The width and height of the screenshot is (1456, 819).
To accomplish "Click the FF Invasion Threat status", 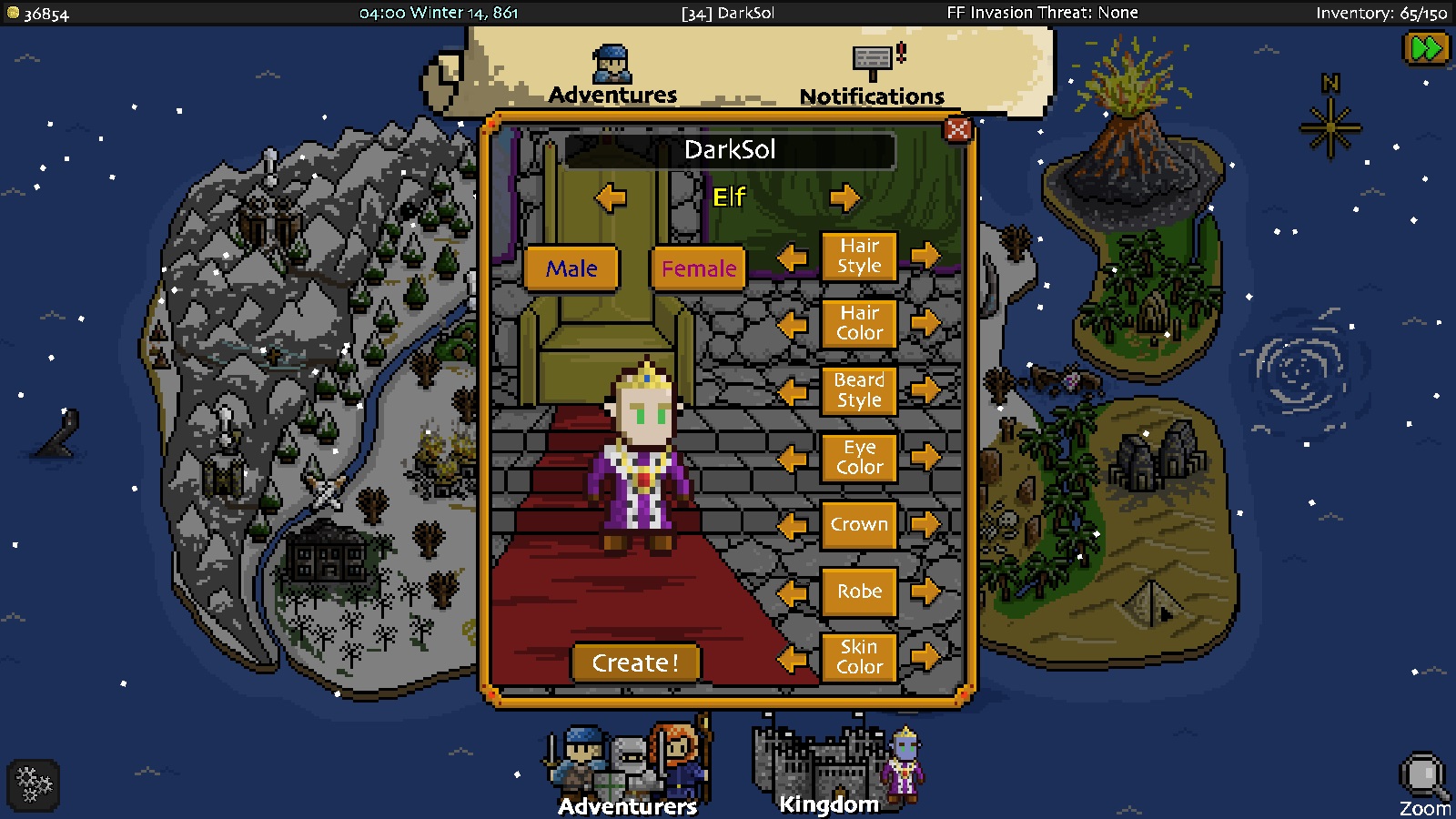I will [1041, 13].
